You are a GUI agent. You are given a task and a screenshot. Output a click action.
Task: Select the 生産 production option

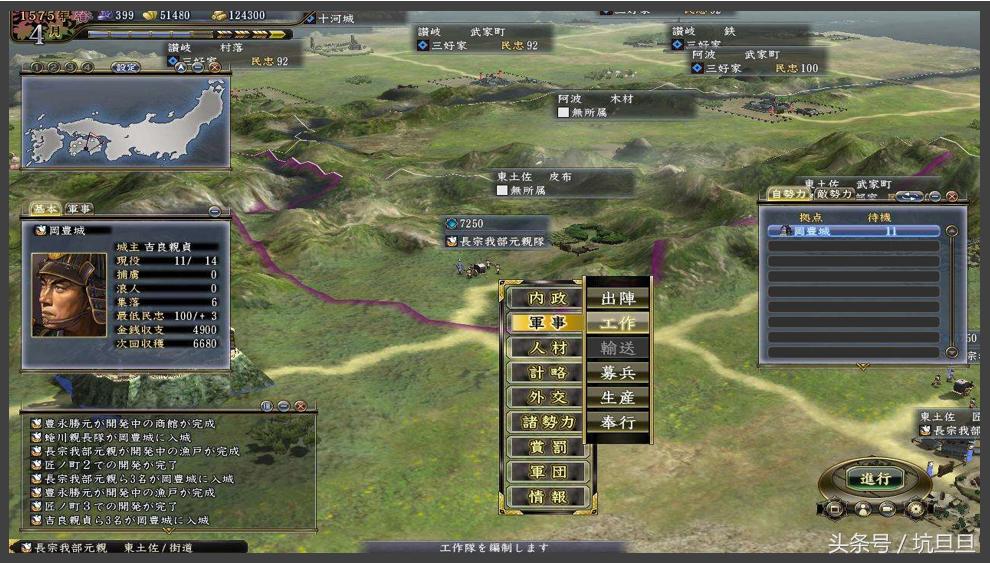[618, 397]
